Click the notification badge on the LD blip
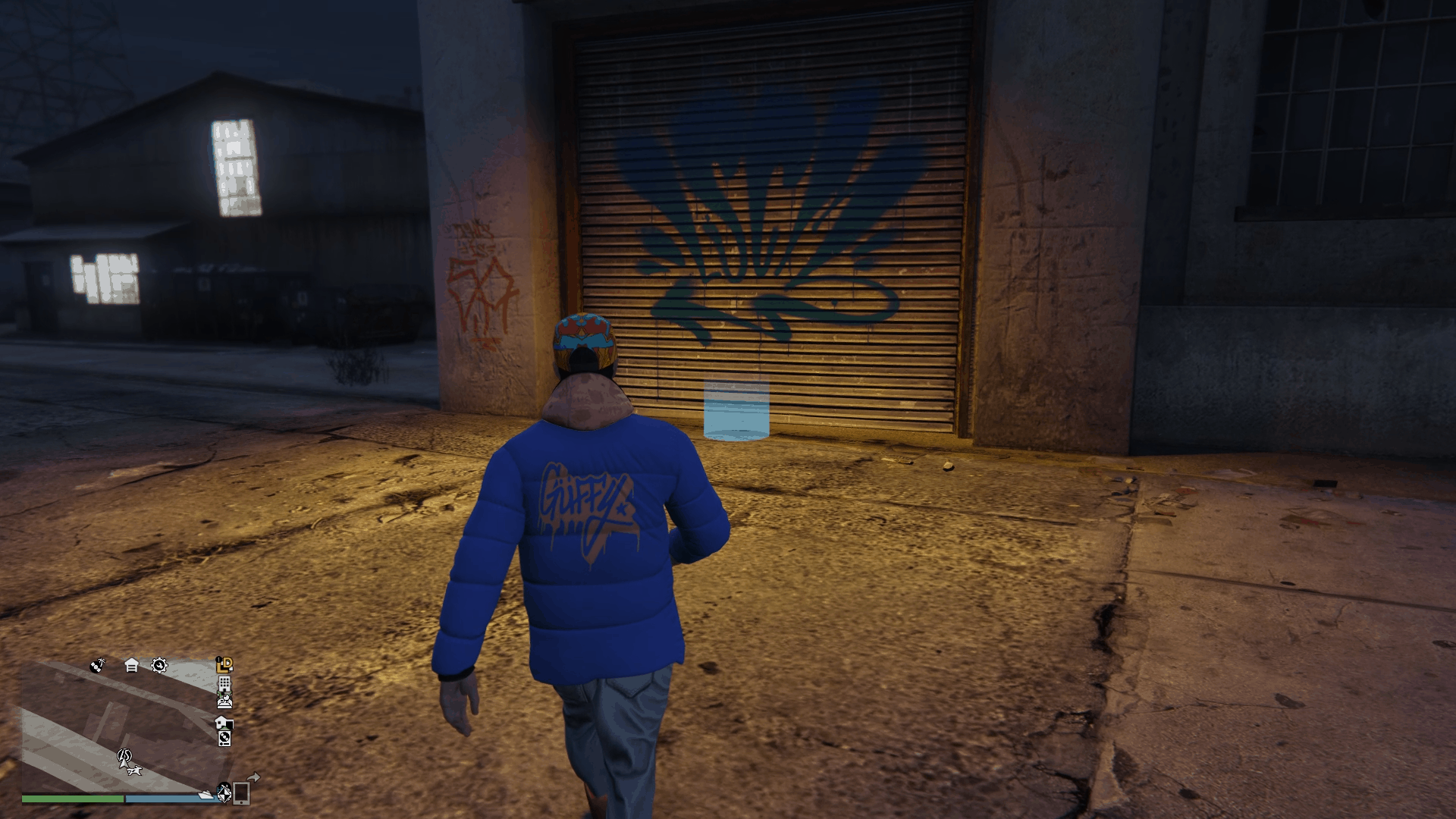 click(219, 659)
